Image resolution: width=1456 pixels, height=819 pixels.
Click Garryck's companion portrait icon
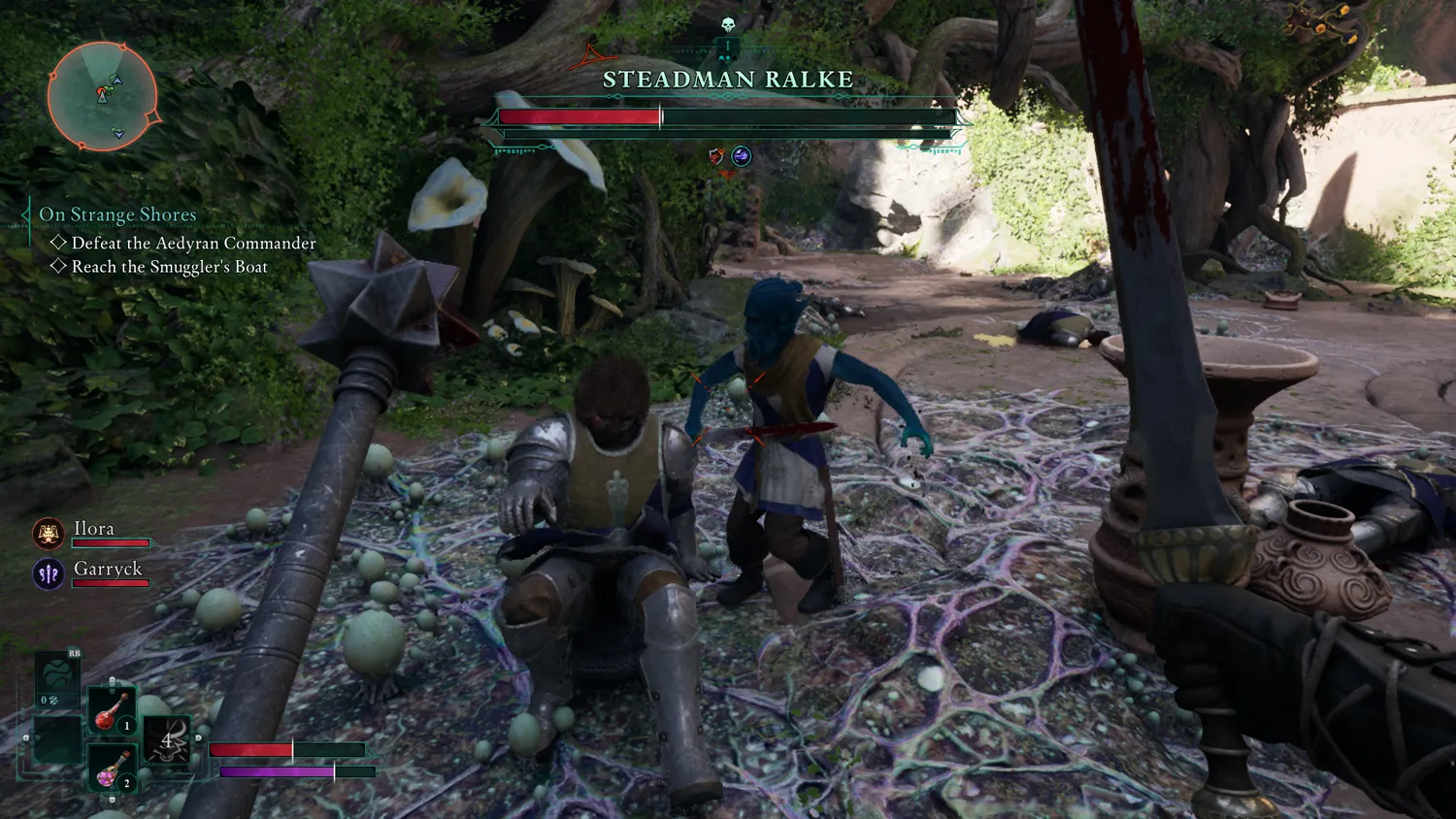49,573
